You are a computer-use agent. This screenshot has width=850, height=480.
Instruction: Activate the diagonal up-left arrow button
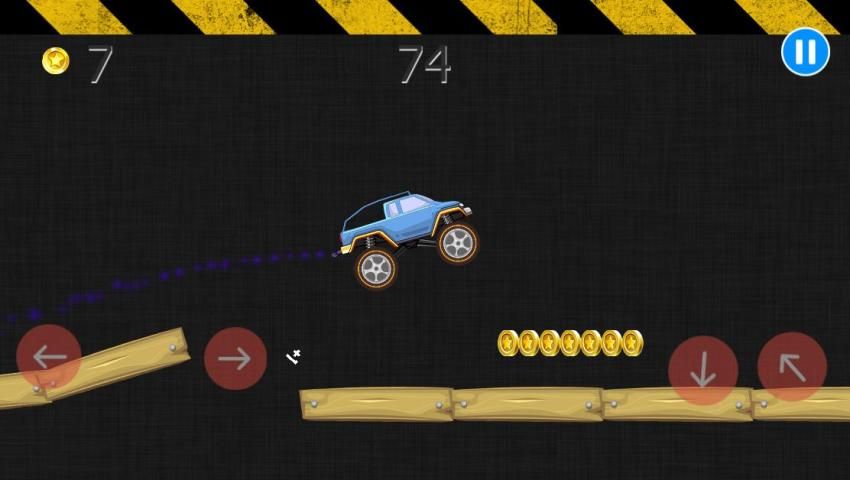(792, 367)
